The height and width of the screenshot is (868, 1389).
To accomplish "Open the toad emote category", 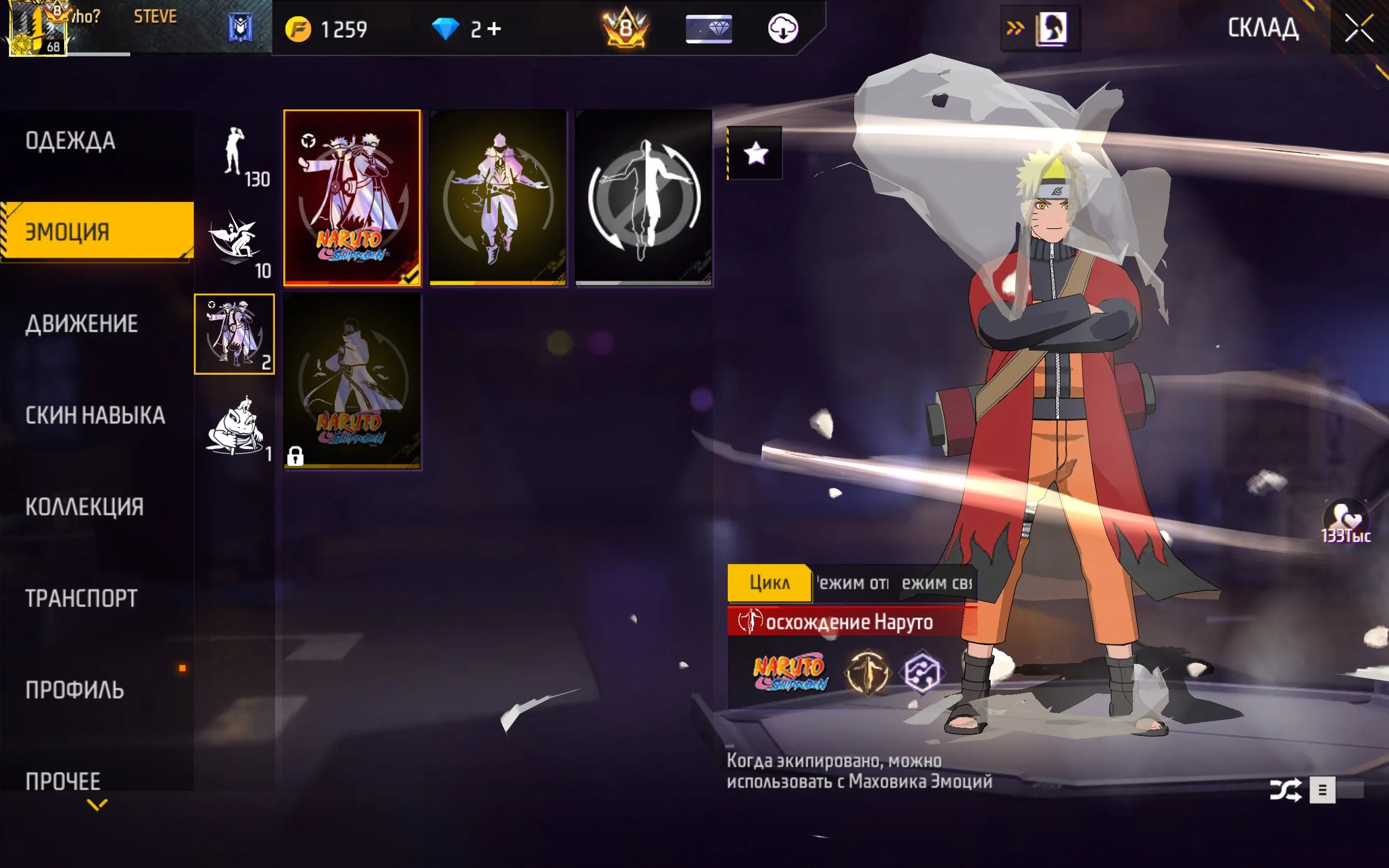I will [235, 426].
